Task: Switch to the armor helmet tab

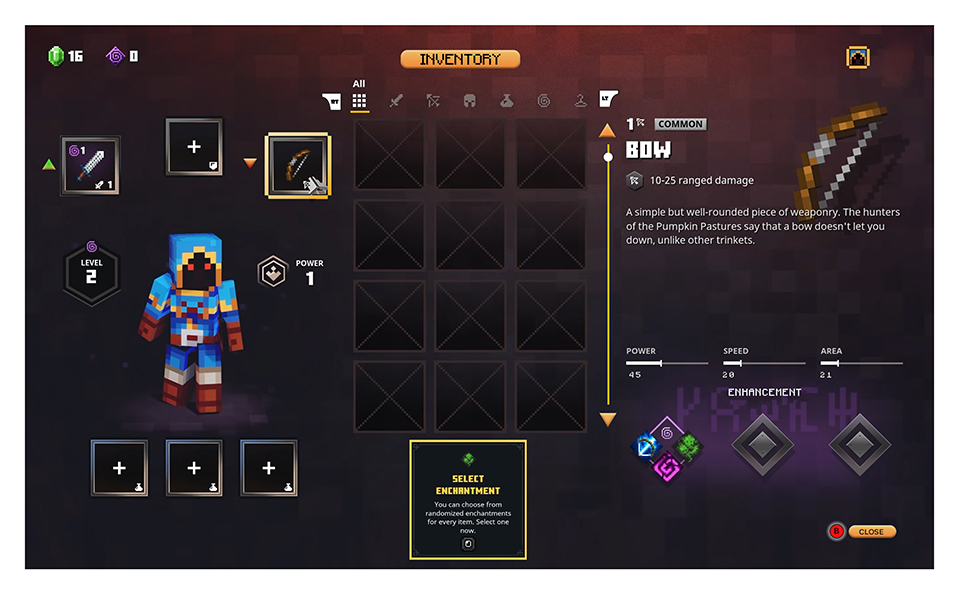Action: (469, 101)
